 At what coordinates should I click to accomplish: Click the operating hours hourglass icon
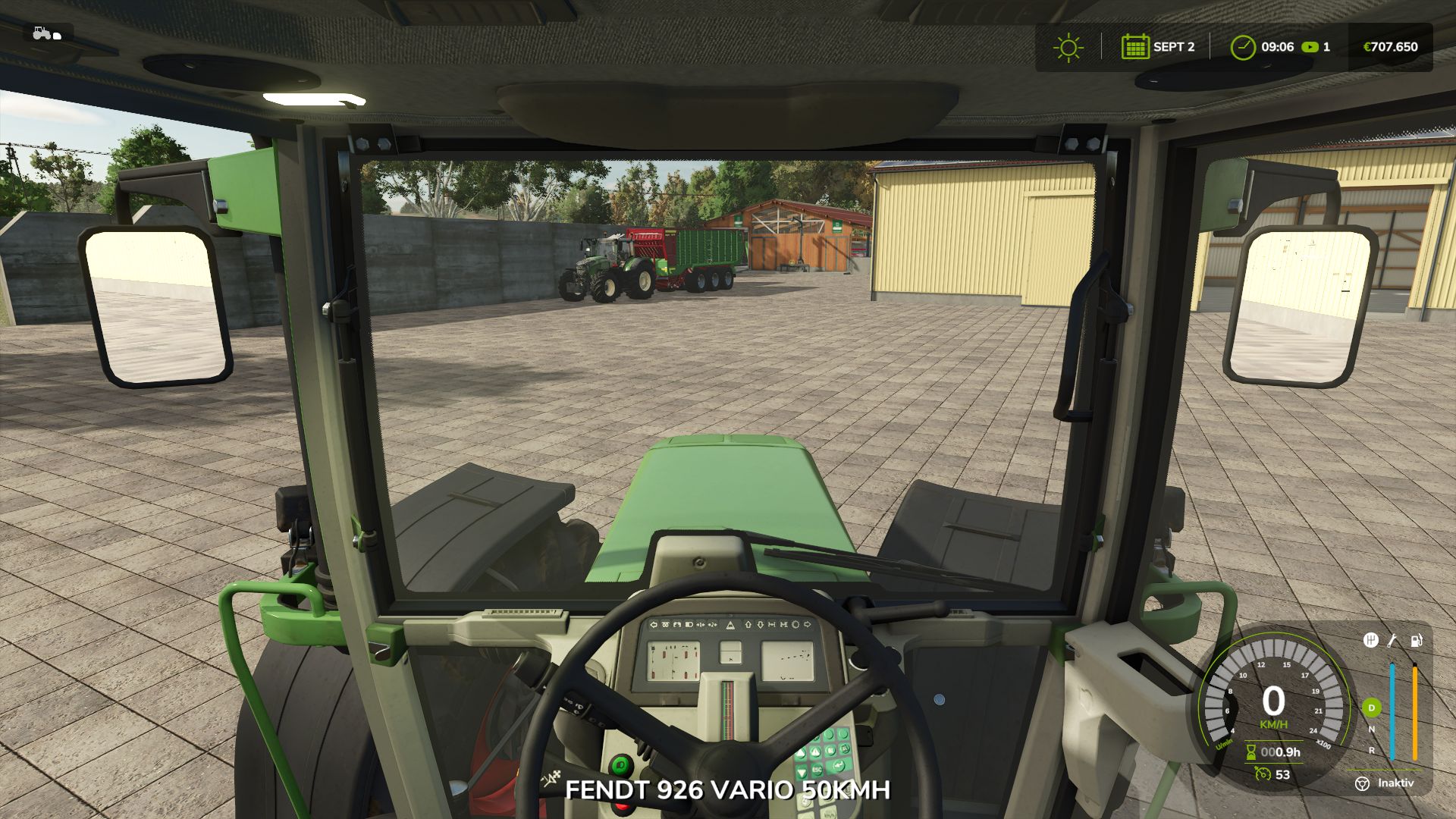pyautogui.click(x=1250, y=752)
